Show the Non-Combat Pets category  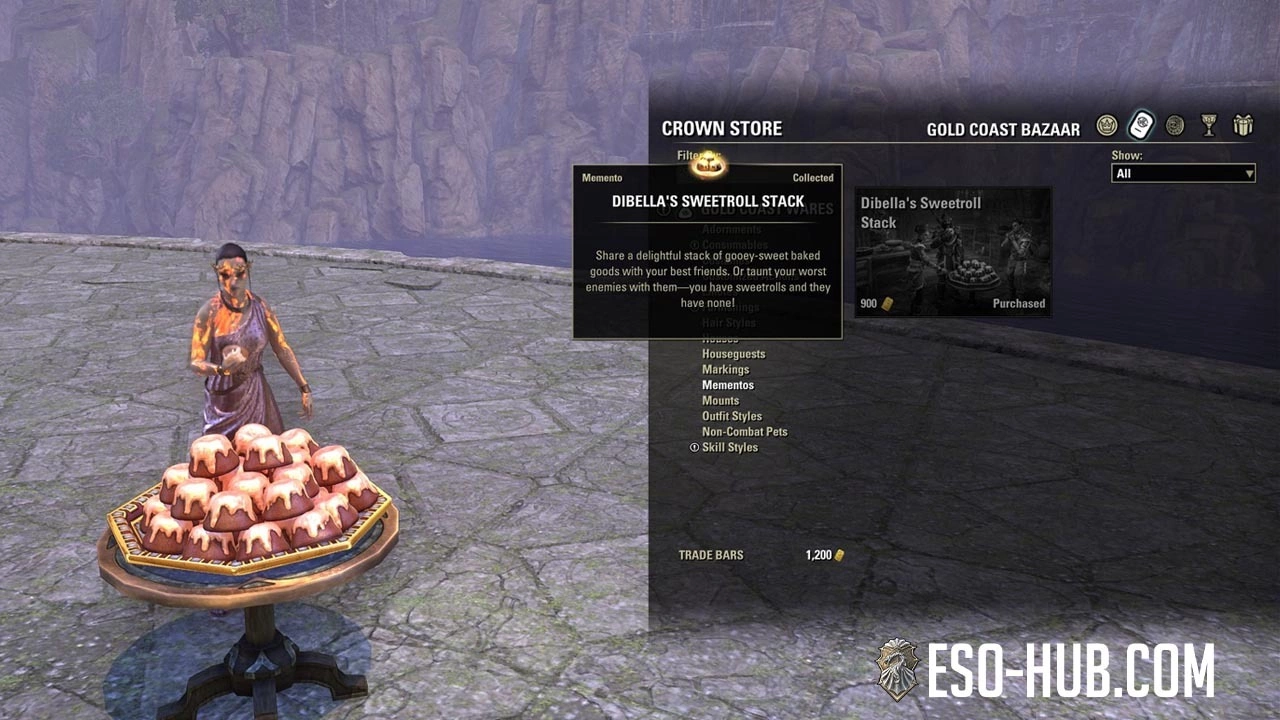point(744,432)
